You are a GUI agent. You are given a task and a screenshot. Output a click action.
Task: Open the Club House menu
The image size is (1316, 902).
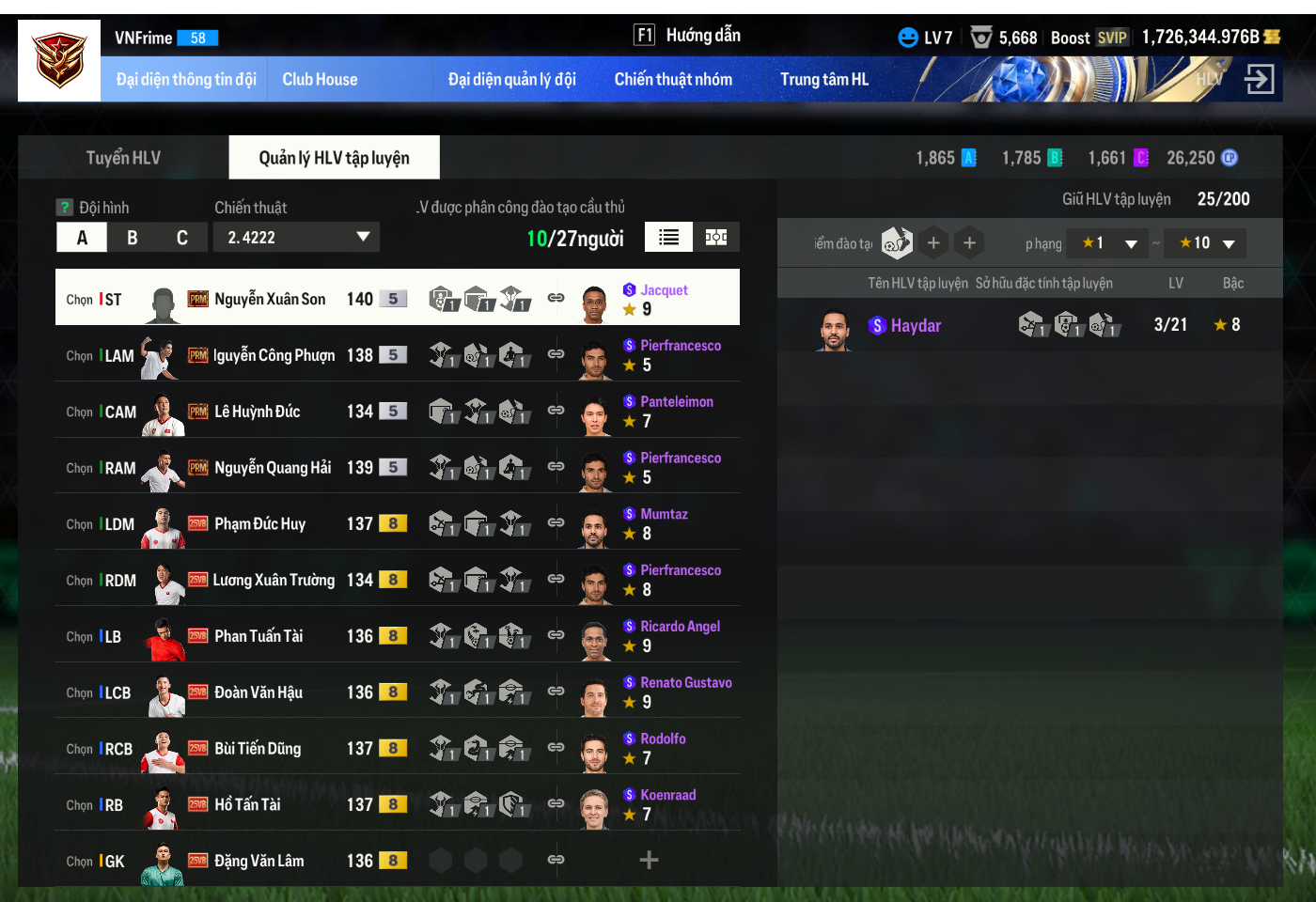pos(320,80)
